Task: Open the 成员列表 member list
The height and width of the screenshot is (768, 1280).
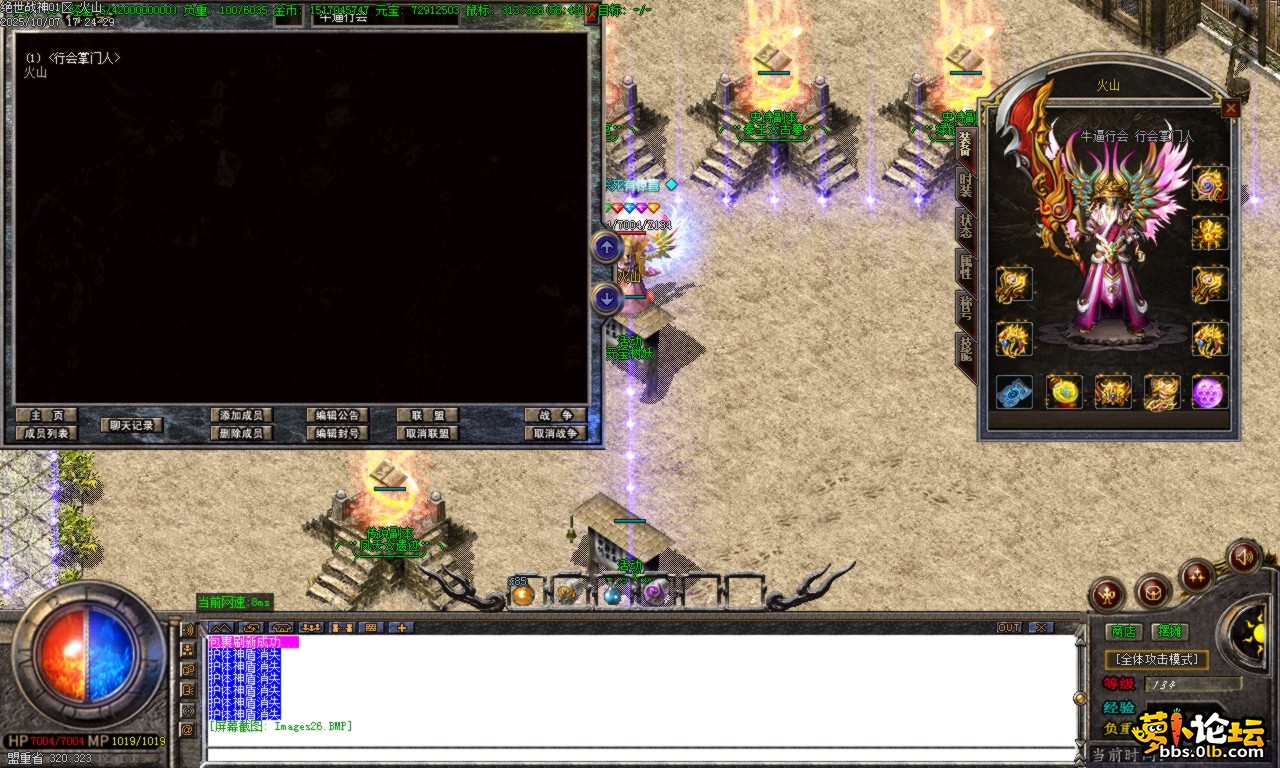Action: [x=46, y=433]
